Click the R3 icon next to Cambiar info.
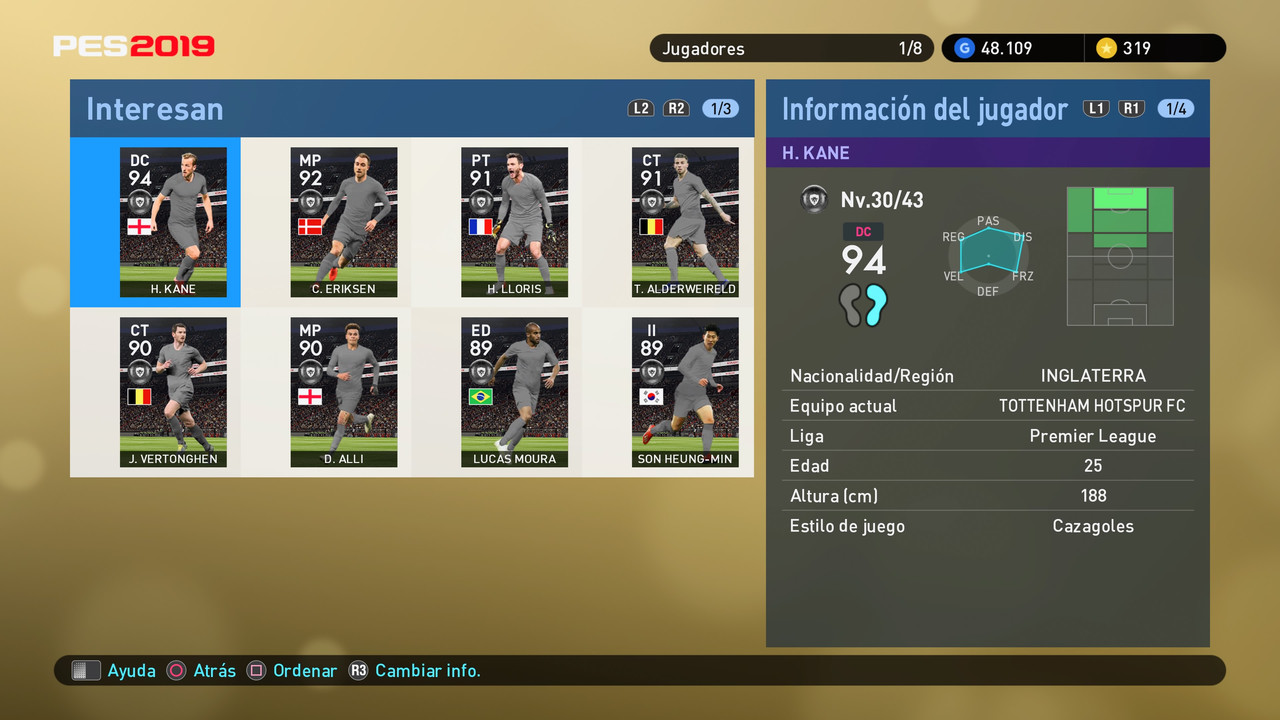1280x720 pixels. [x=358, y=670]
